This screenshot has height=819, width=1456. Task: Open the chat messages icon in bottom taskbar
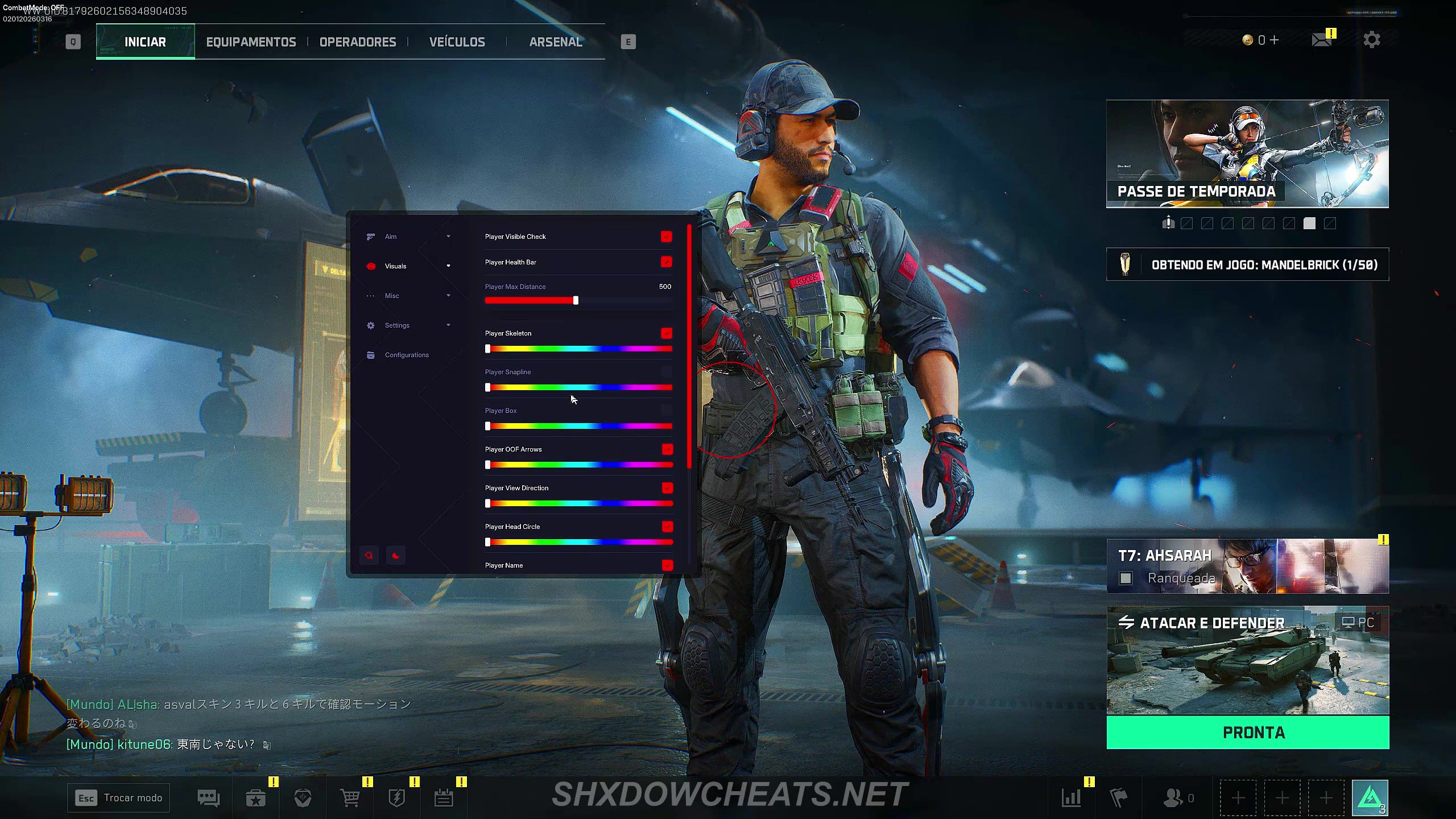209,797
